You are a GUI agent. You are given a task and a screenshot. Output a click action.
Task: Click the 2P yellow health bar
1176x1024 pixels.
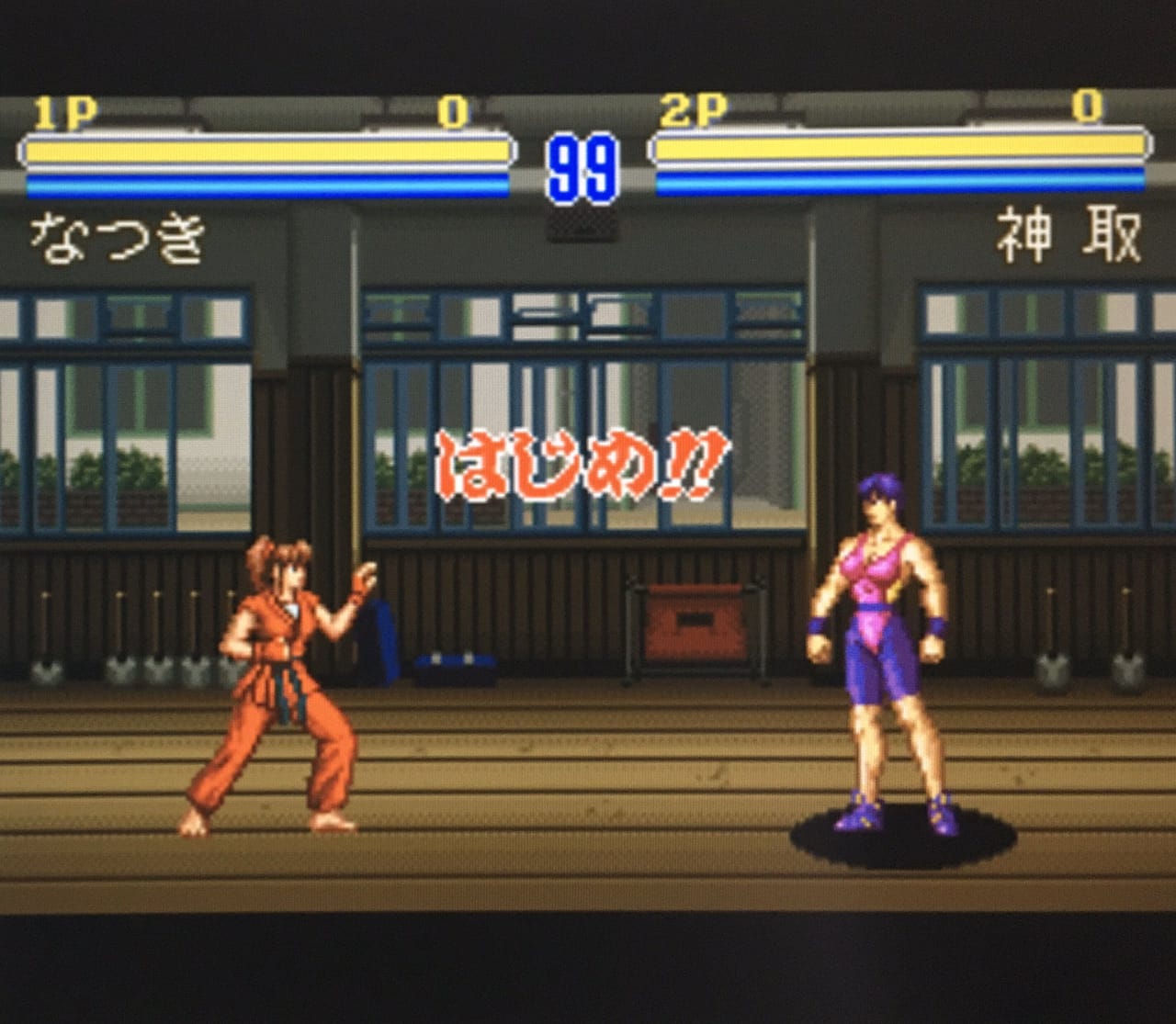pyautogui.click(x=900, y=147)
